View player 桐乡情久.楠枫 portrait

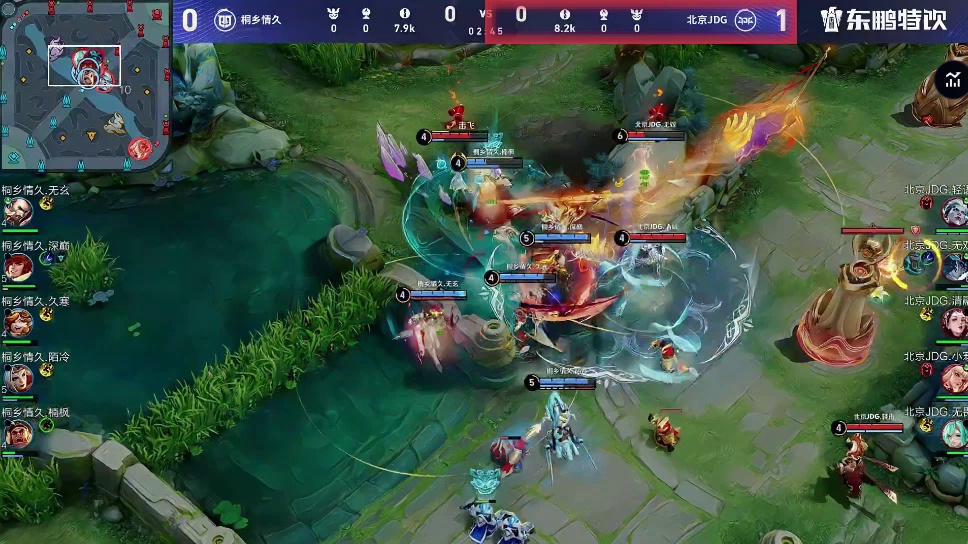click(x=16, y=434)
